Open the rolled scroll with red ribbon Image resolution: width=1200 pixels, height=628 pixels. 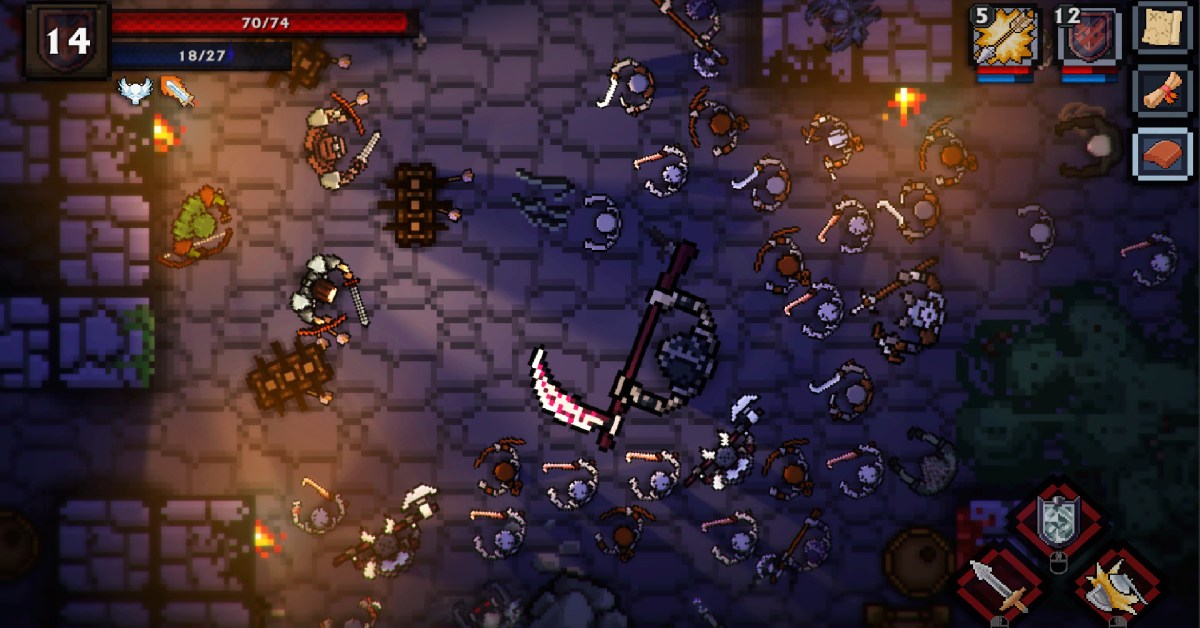1161,91
